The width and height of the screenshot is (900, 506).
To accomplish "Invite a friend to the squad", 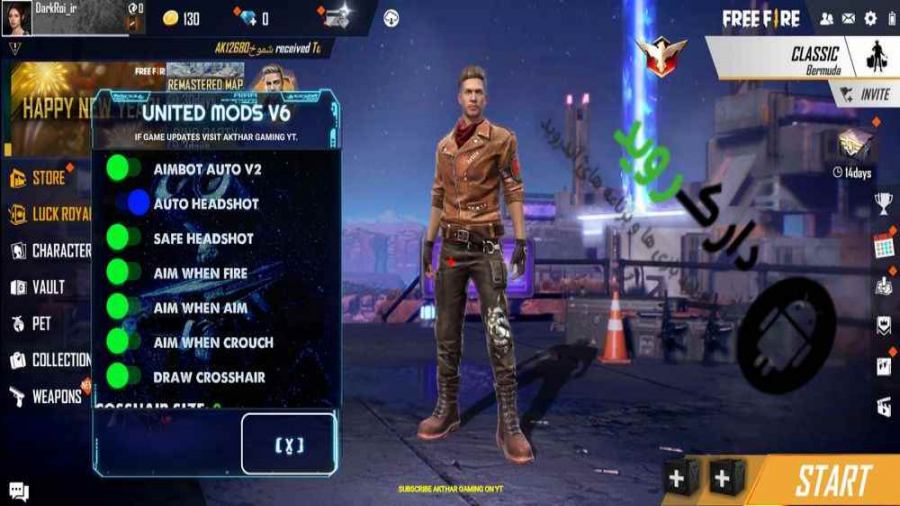I will coord(865,94).
